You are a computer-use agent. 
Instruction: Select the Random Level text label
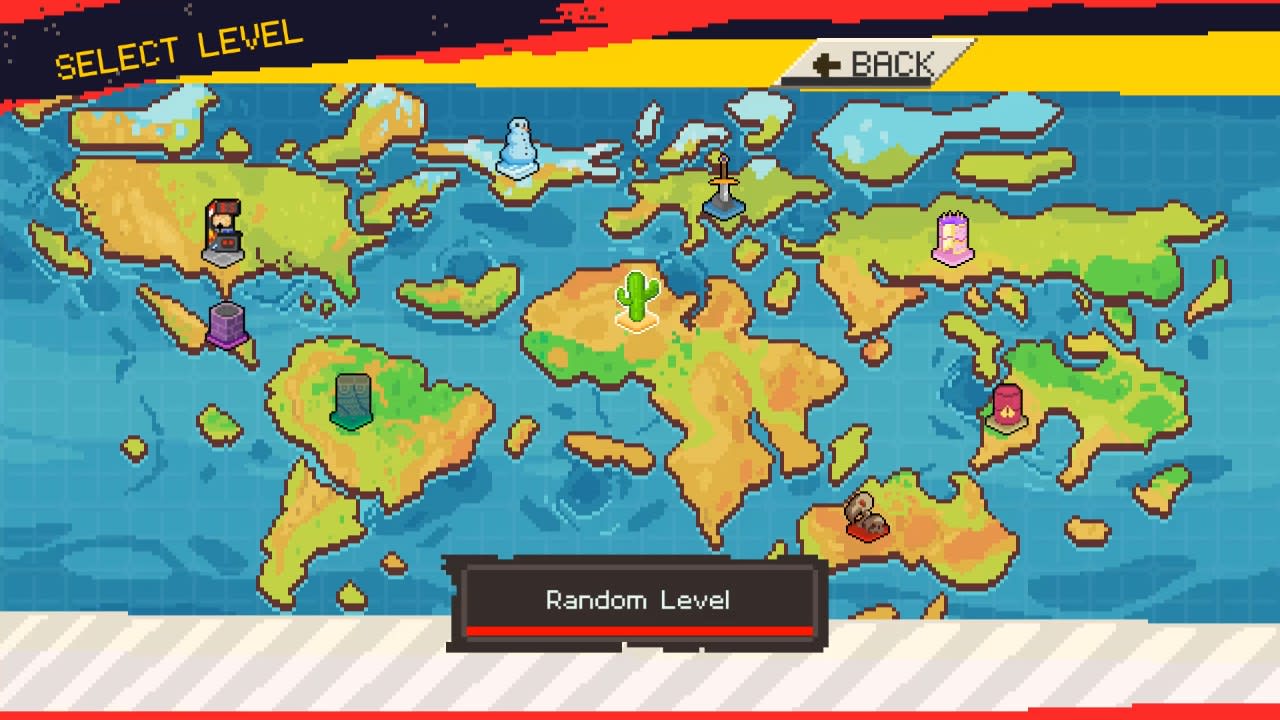coord(638,600)
